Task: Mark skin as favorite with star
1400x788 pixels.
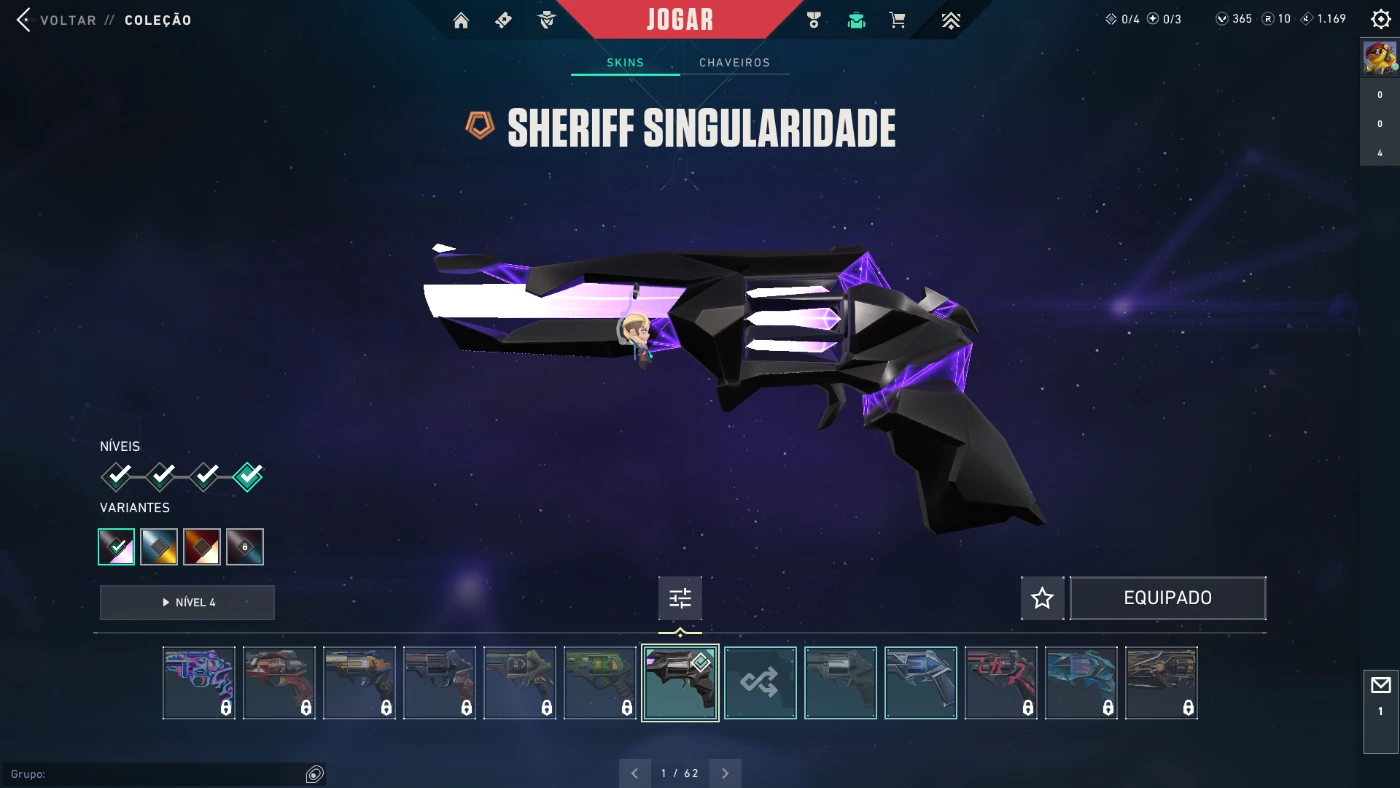Action: [x=1042, y=598]
